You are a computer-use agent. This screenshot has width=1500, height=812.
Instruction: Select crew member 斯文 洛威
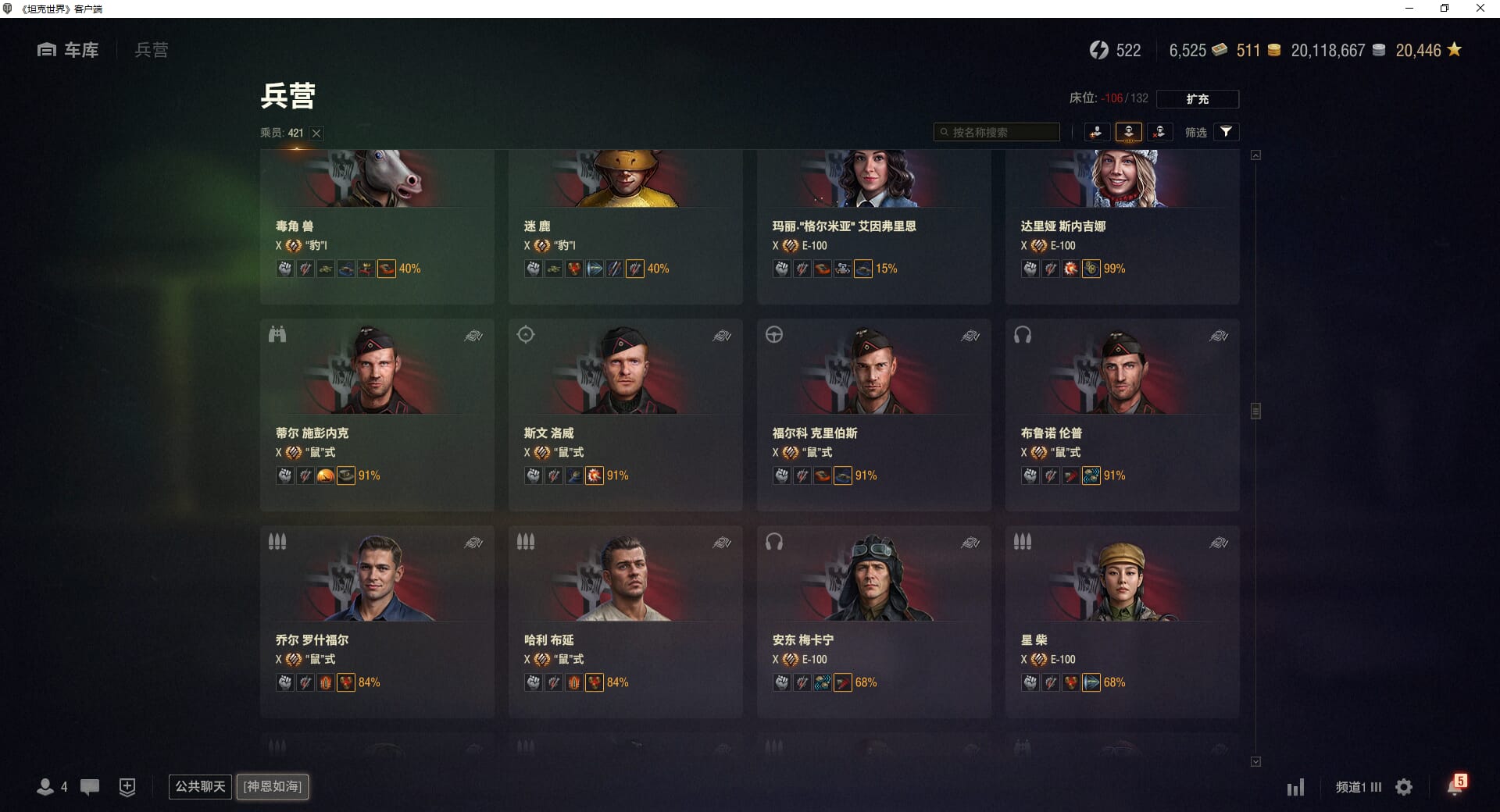point(625,414)
